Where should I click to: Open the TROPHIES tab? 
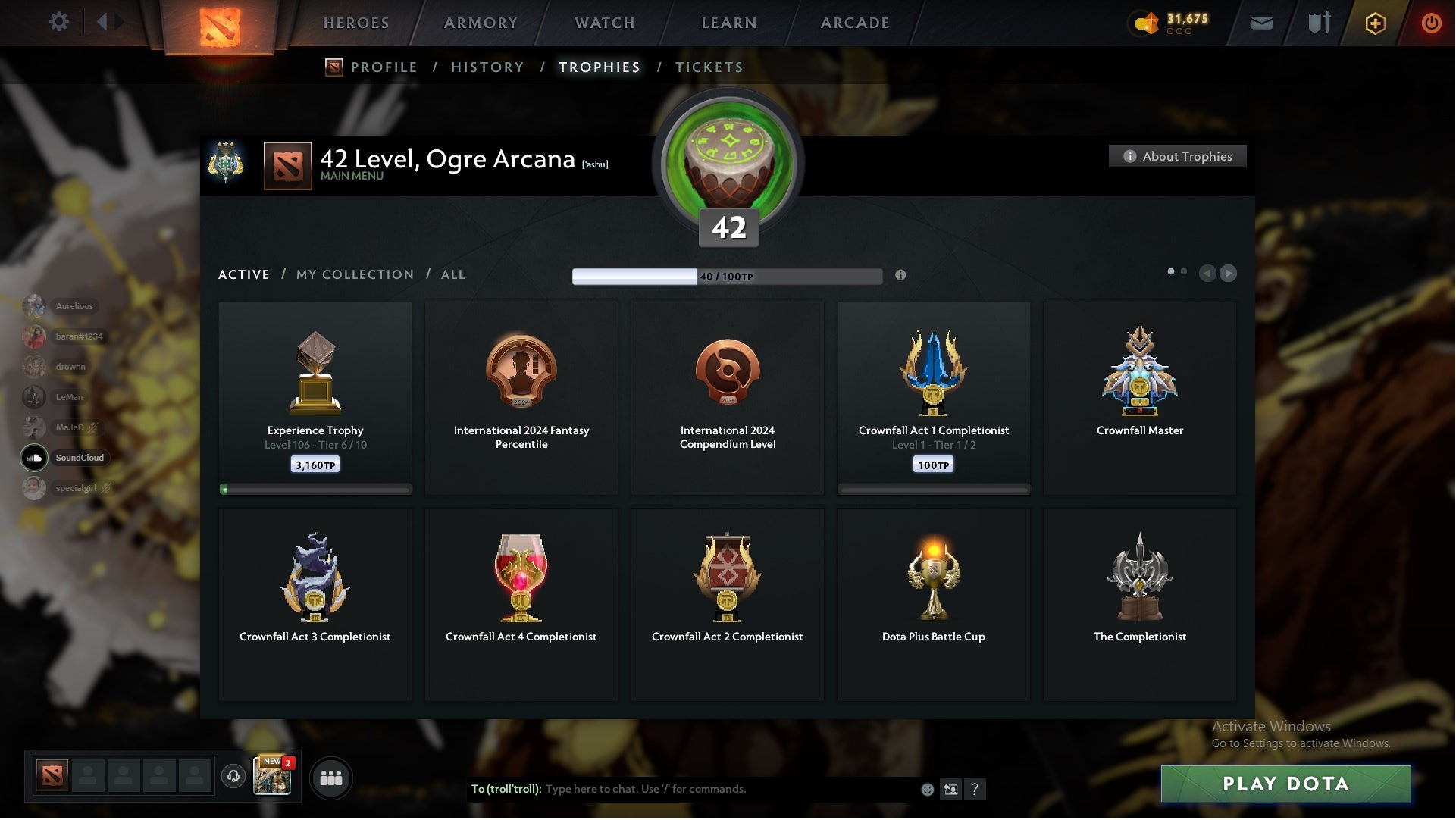click(x=599, y=67)
